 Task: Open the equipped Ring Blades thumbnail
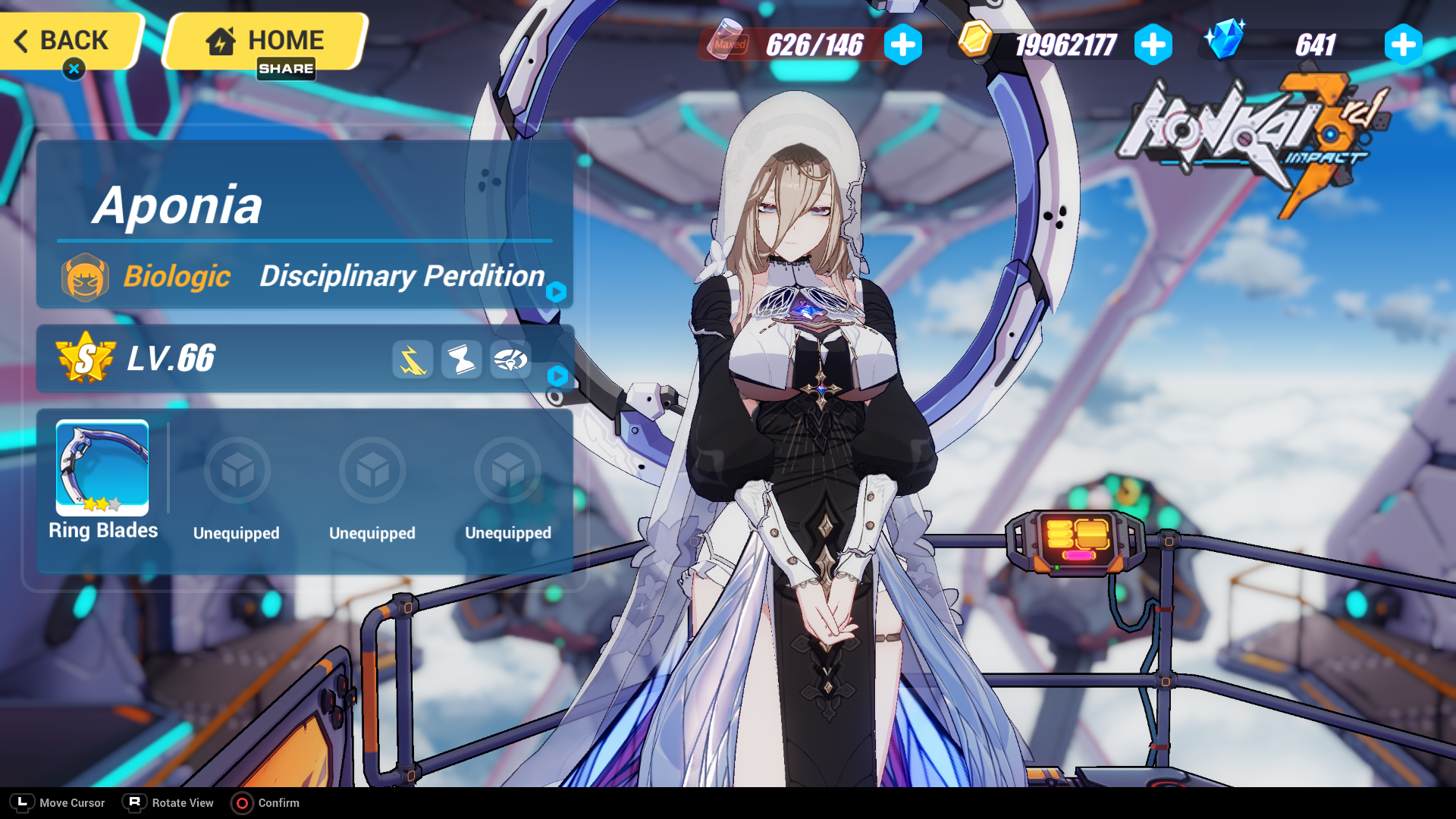(101, 469)
